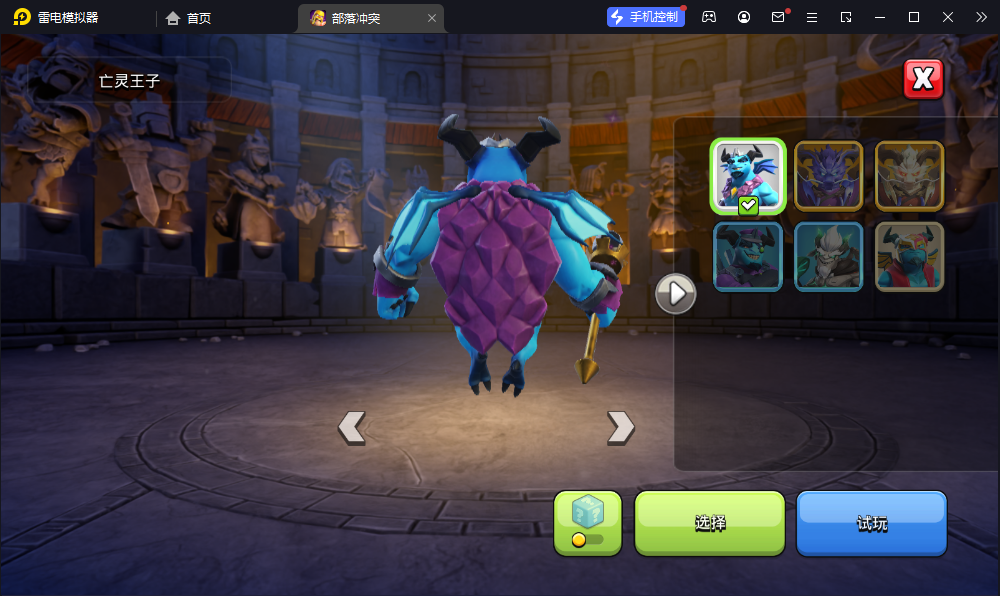Select the default blue Minion Prince skin
This screenshot has height=596, width=1000.
click(x=748, y=175)
